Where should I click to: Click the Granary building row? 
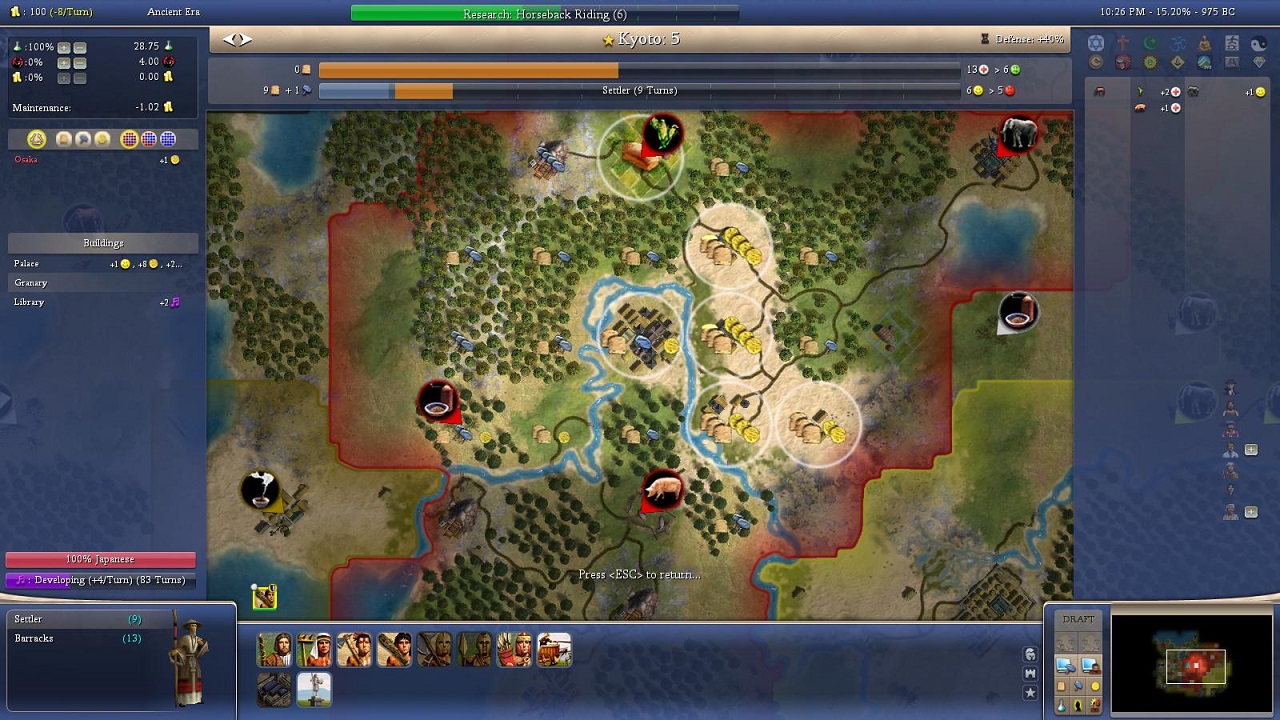100,283
